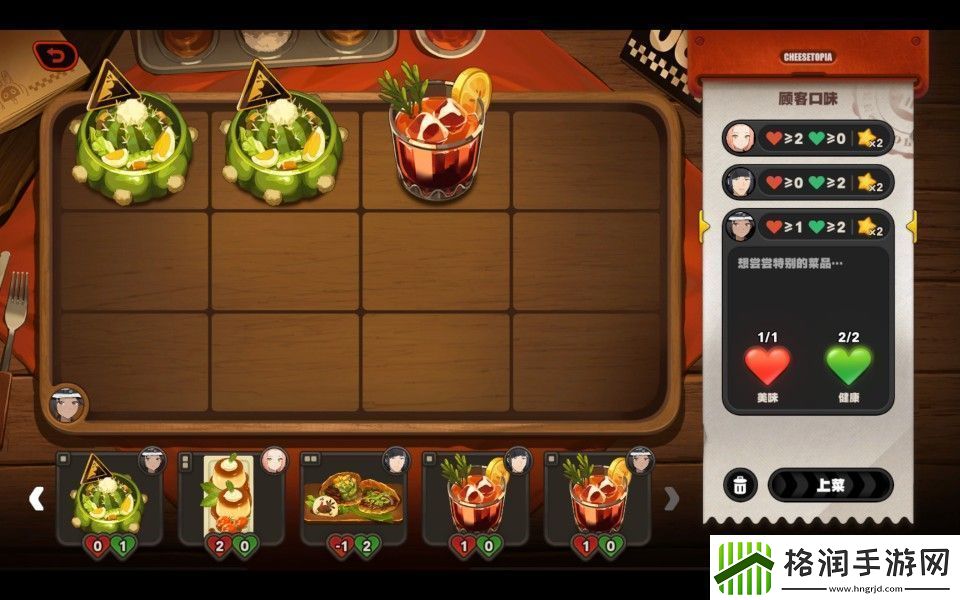Click the trash can button
The height and width of the screenshot is (600, 960).
click(x=739, y=485)
